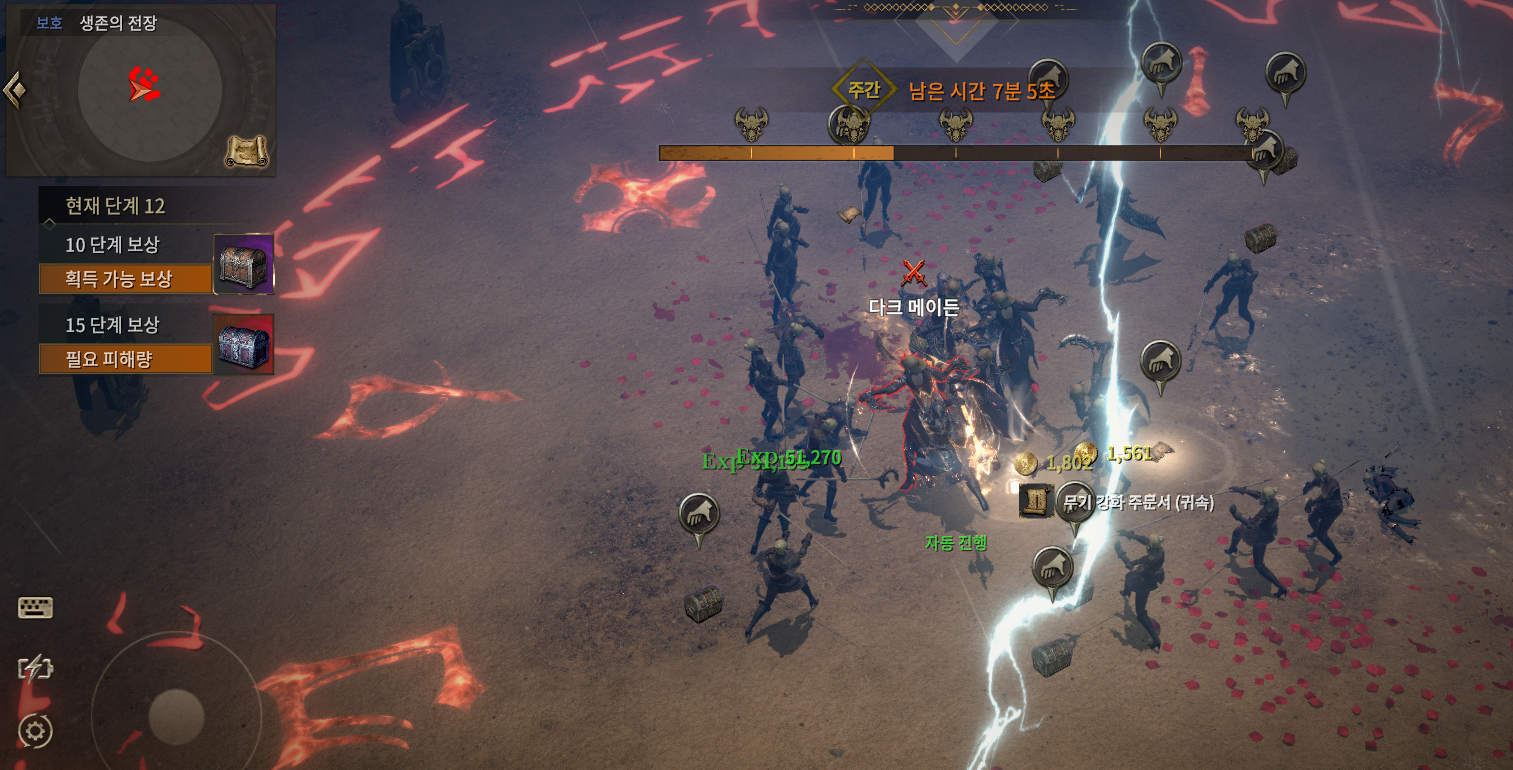
Task: Open the settings gear icon
Action: pos(35,732)
